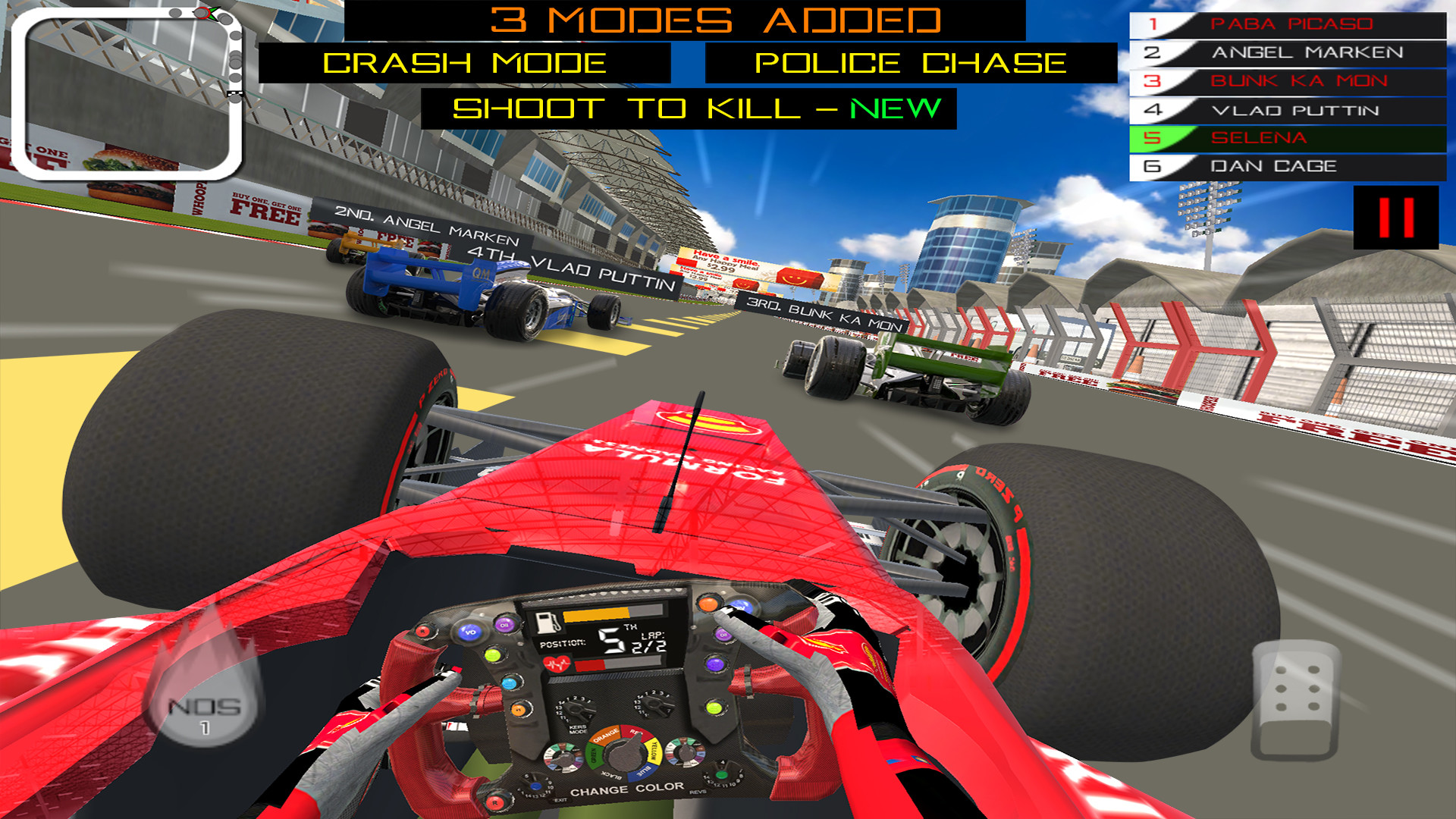Select the CRASH MODE banner
This screenshot has height=819, width=1456.
point(466,63)
